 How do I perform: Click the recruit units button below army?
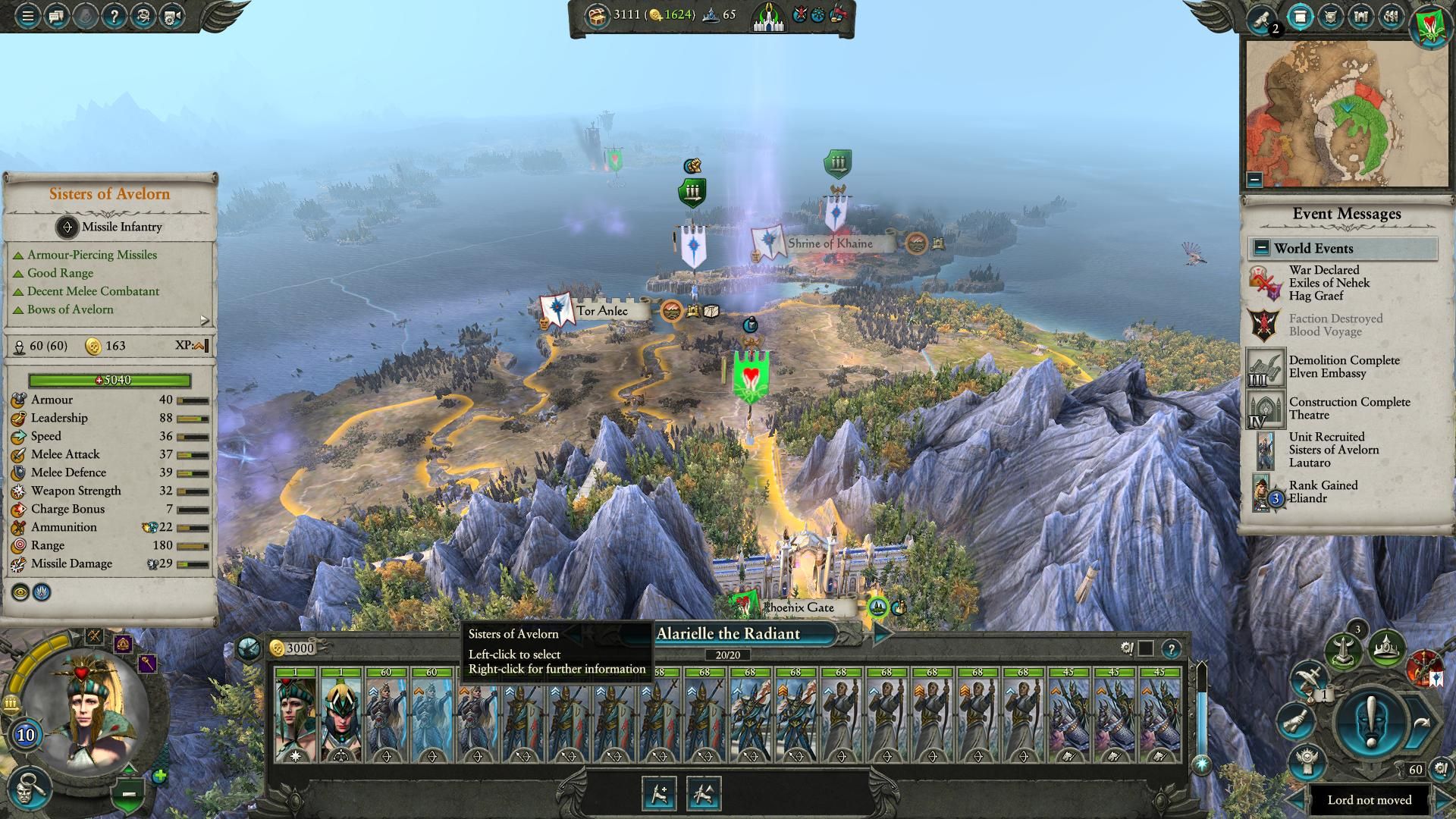pos(658,793)
